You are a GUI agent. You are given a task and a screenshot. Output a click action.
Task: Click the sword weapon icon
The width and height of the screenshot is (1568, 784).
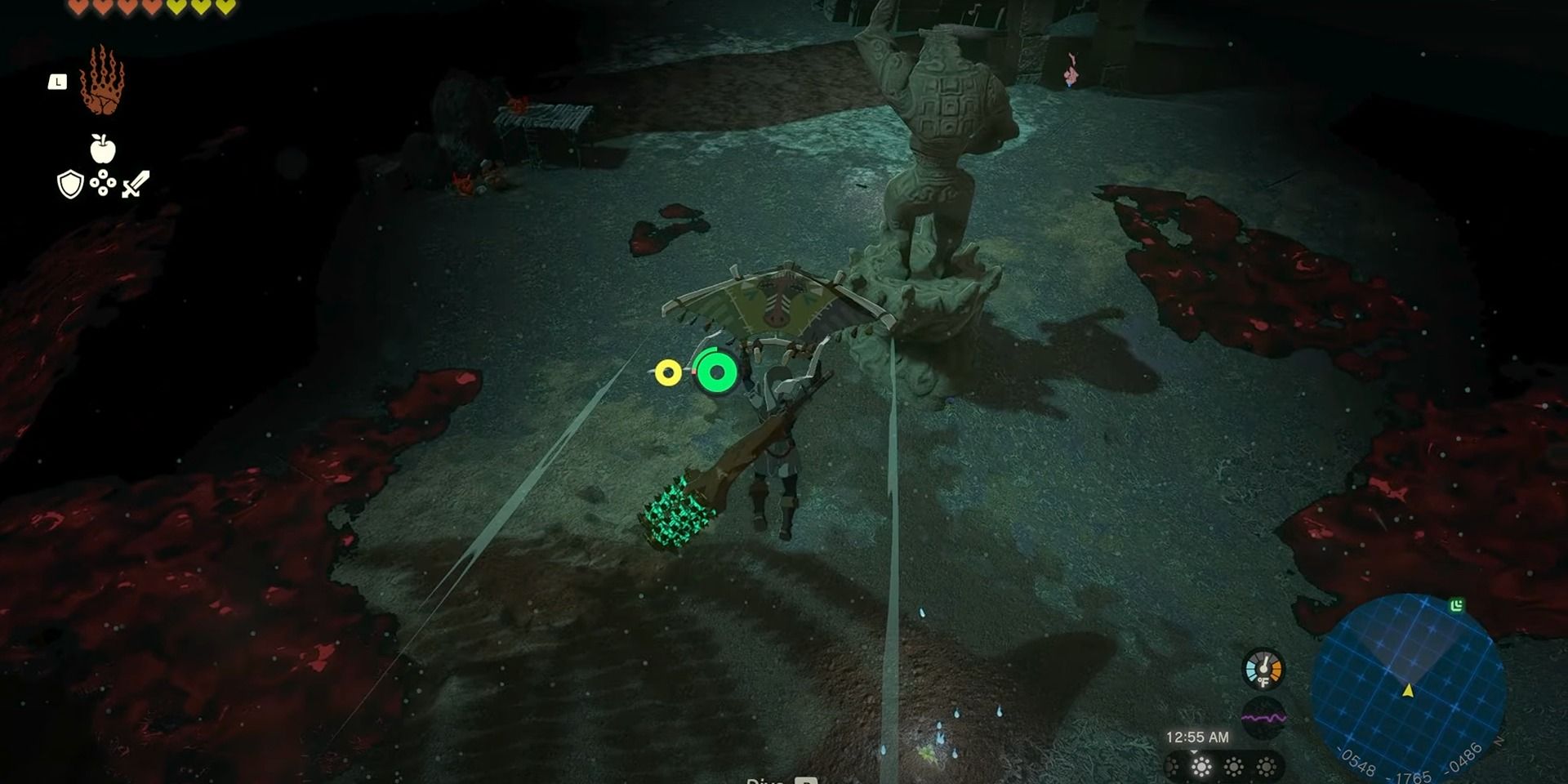[x=135, y=185]
